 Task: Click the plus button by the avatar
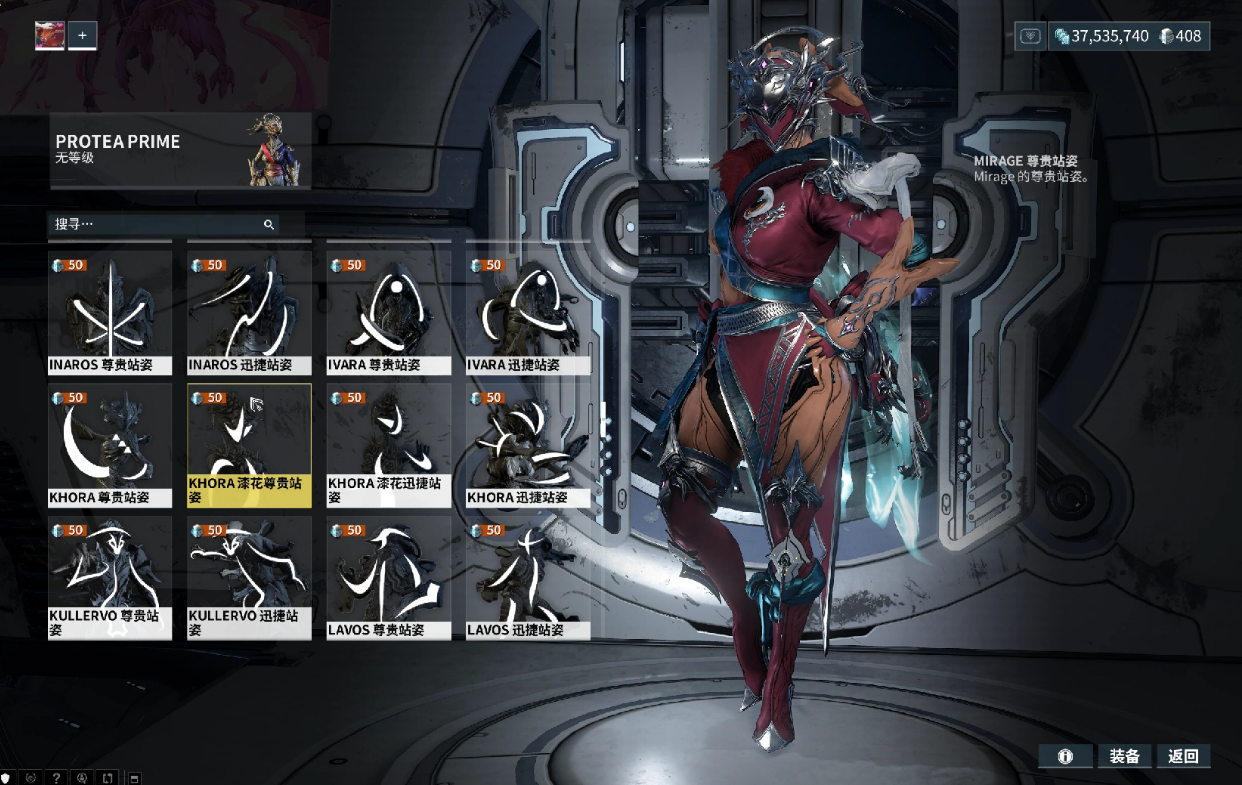point(82,36)
